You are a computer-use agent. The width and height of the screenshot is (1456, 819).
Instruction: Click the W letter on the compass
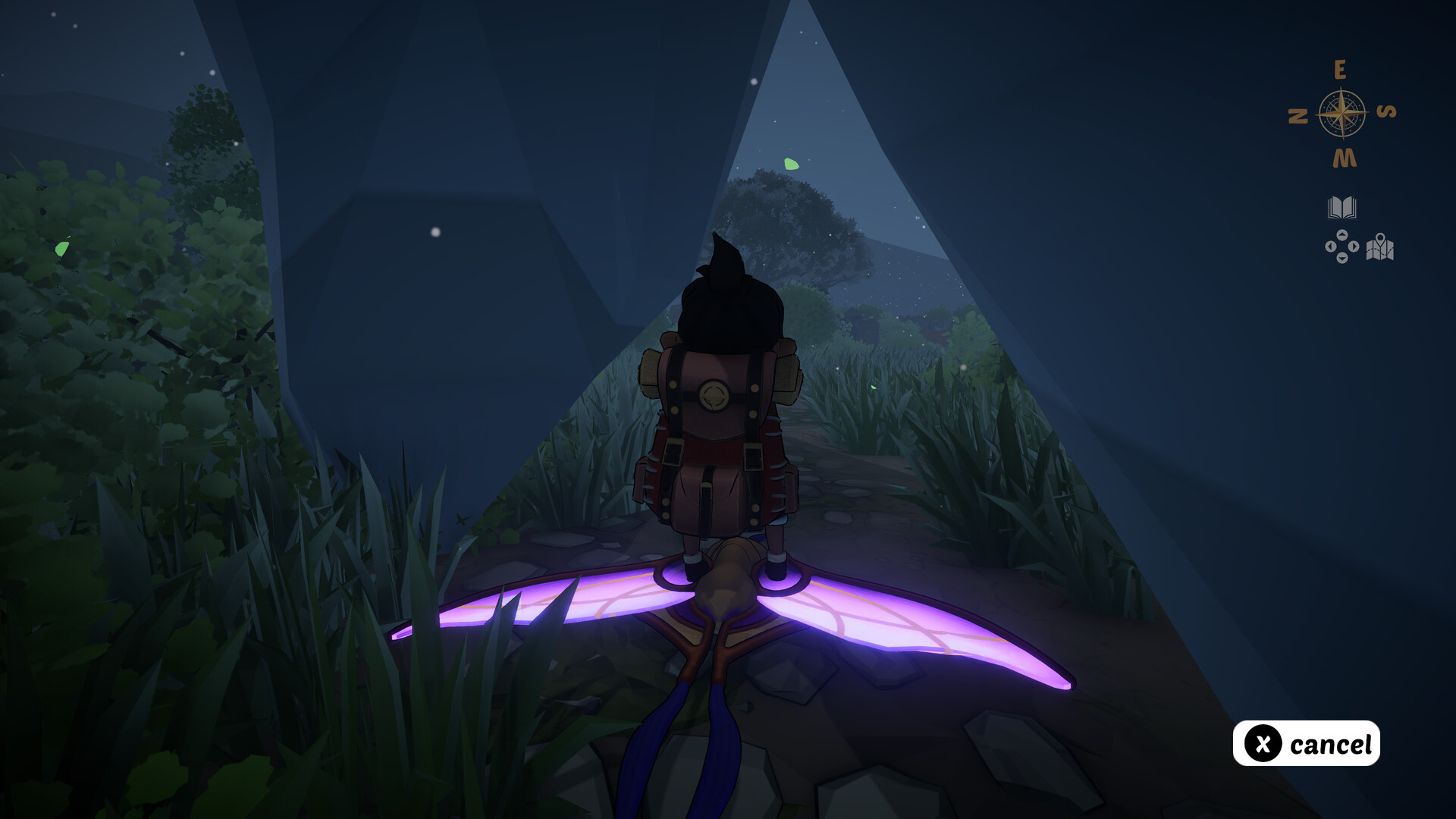(1344, 156)
